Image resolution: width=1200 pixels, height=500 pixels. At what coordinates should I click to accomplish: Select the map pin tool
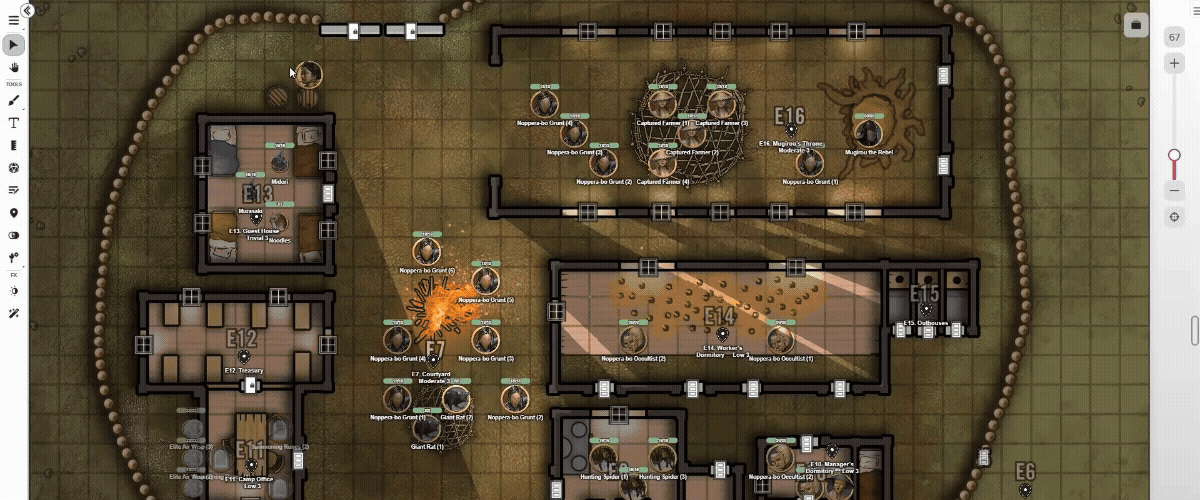pos(14,213)
